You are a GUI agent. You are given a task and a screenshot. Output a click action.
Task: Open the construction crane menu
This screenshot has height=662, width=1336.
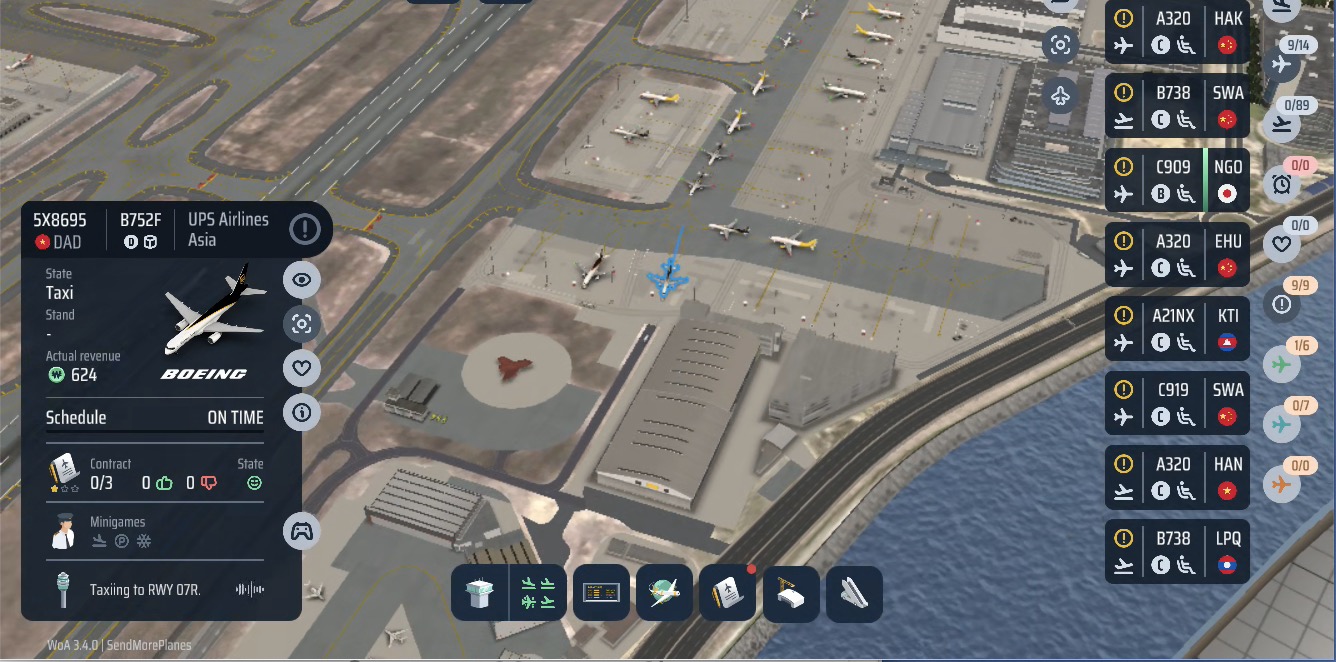791,594
